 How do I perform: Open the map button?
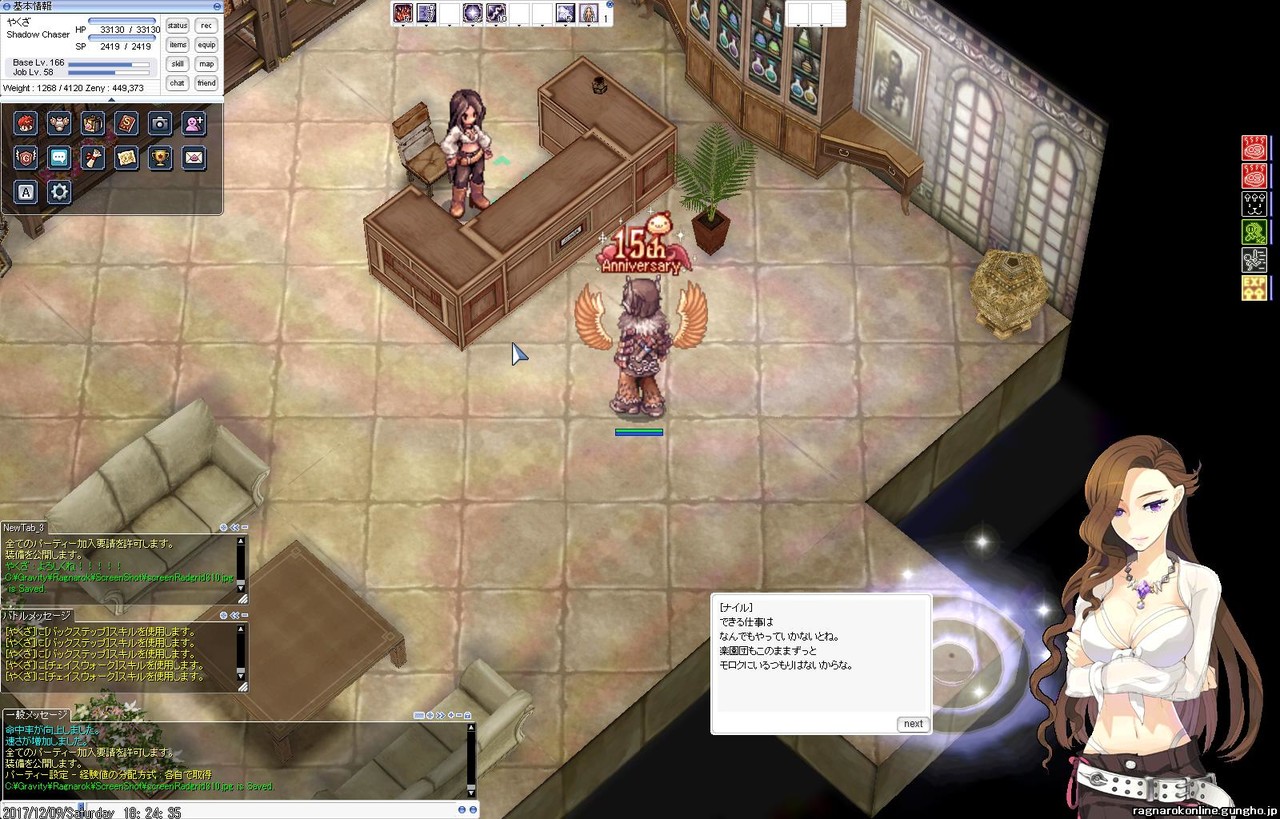point(206,64)
